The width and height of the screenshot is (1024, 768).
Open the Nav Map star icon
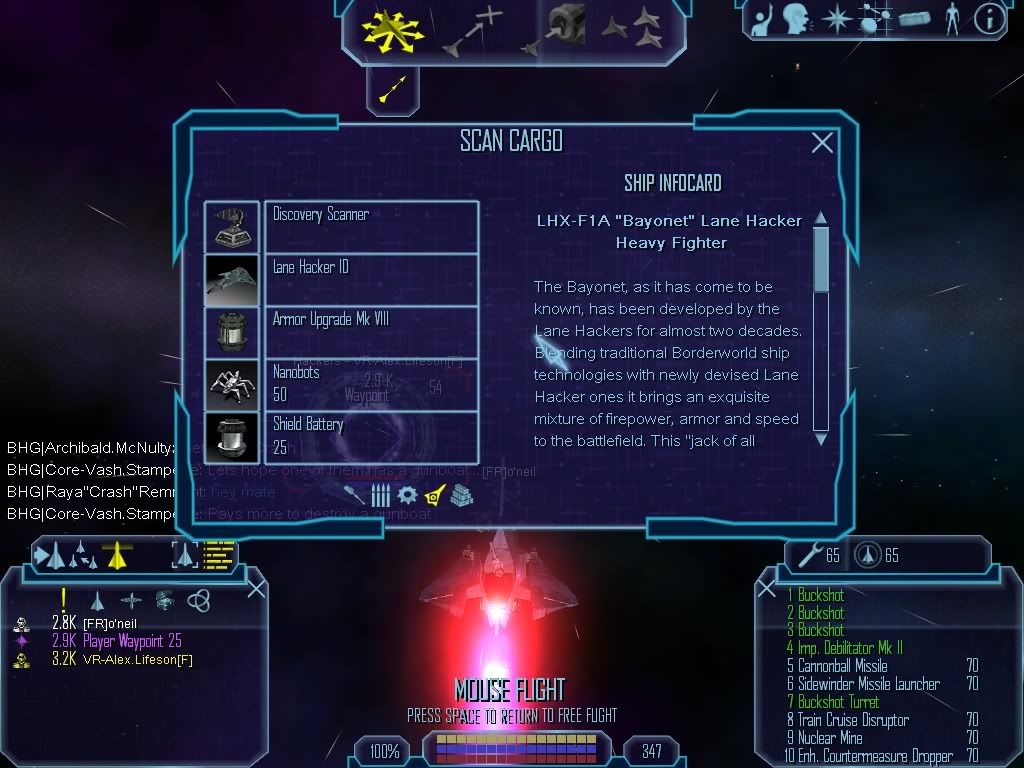pos(836,19)
